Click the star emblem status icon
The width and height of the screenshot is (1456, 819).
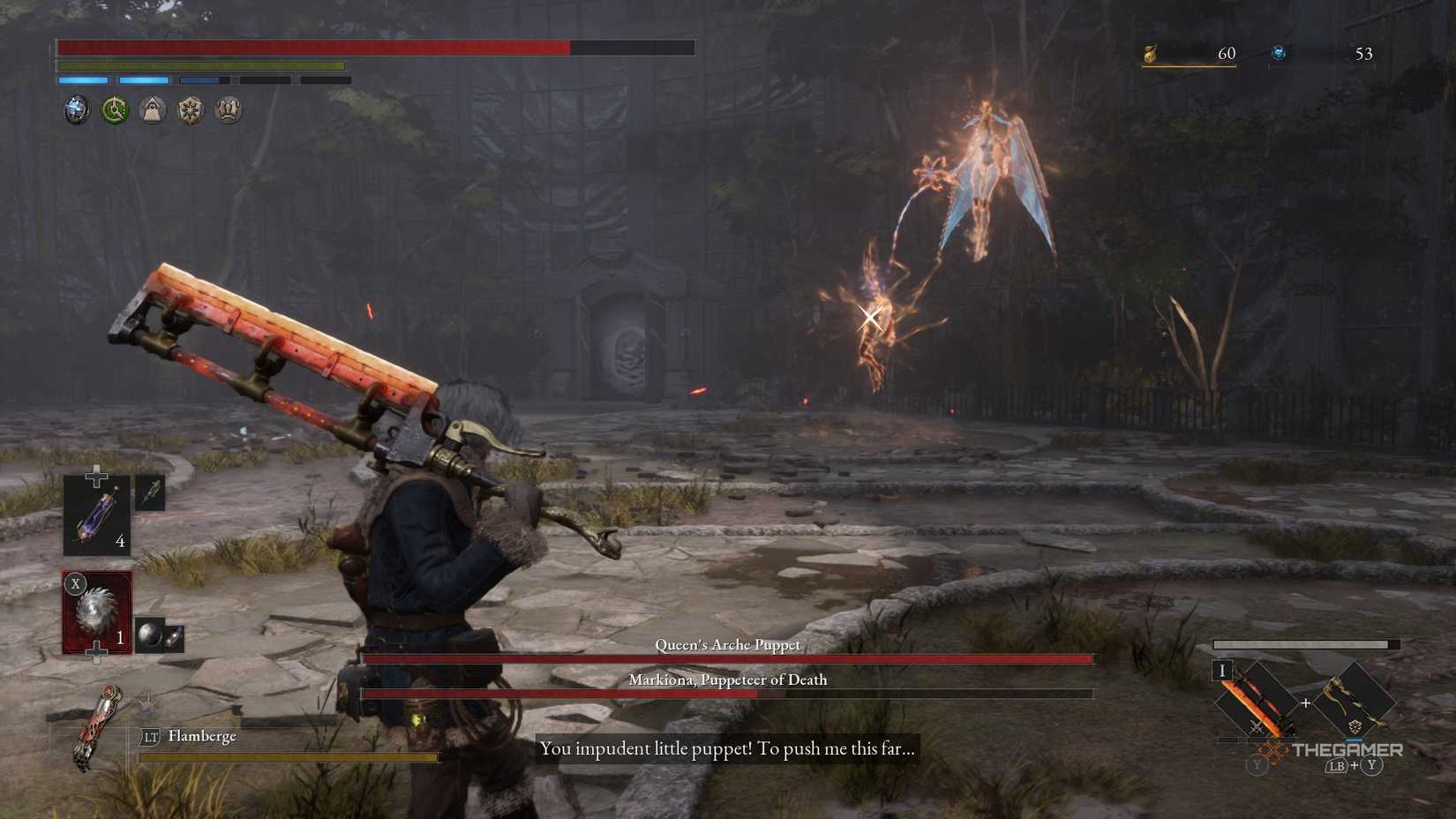point(189,109)
